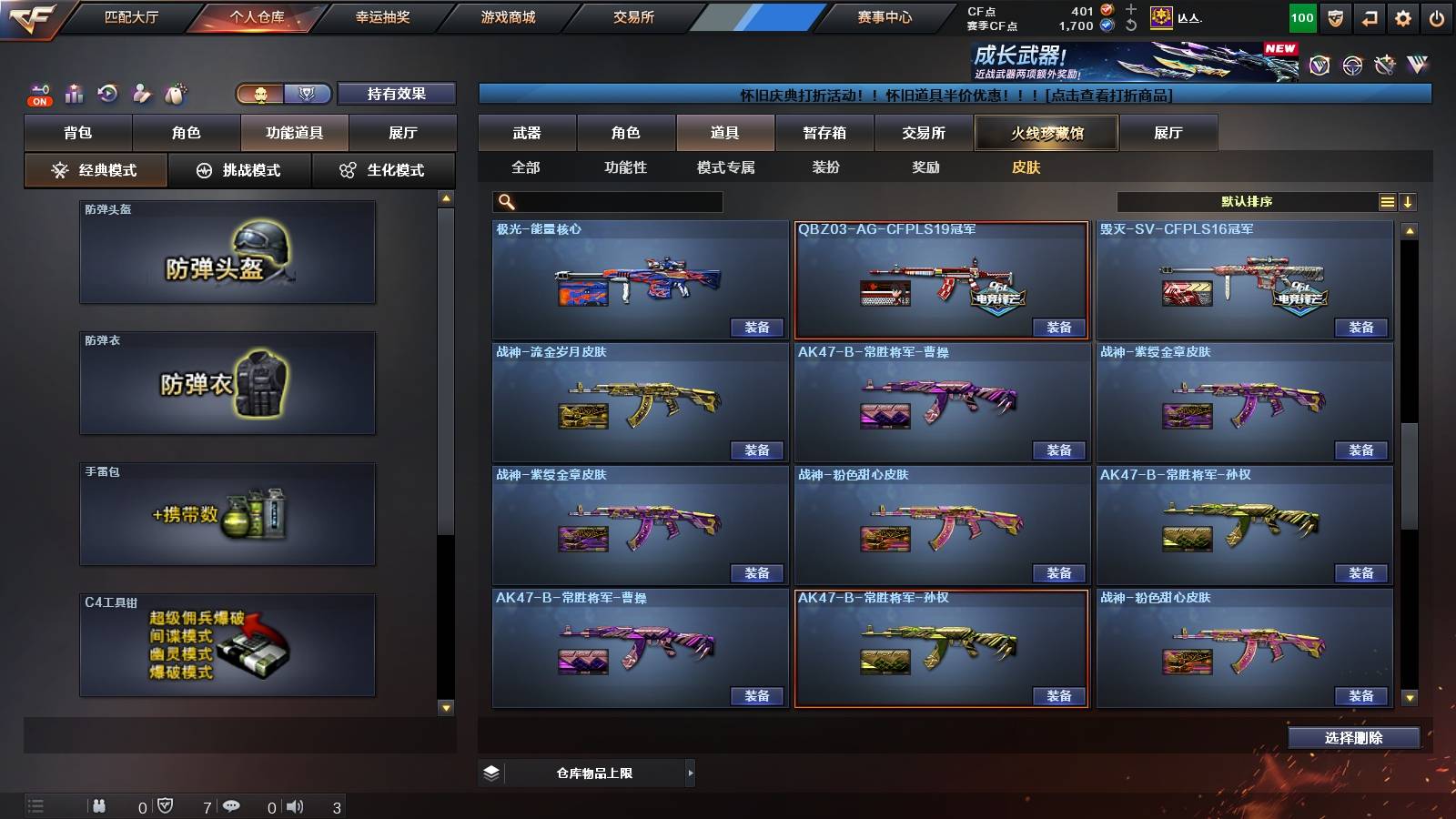Expand the 仓库物品上限 section arrow
The image size is (1456, 819).
point(691,772)
